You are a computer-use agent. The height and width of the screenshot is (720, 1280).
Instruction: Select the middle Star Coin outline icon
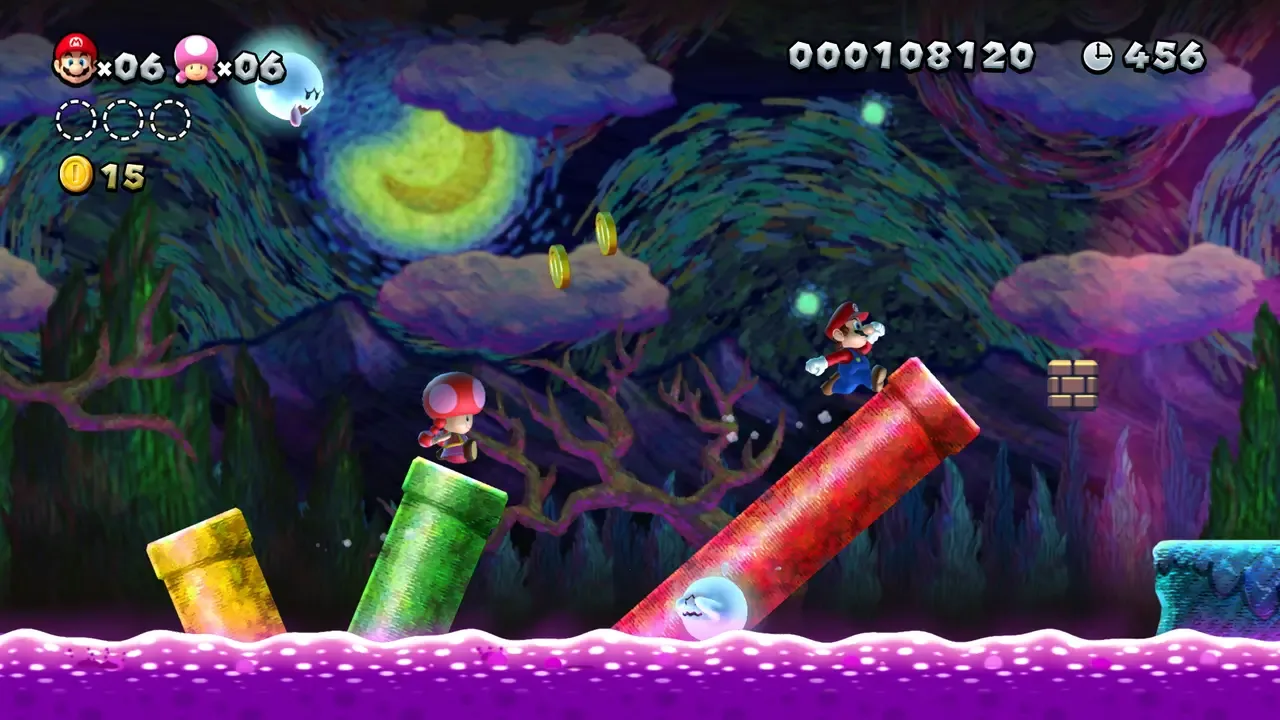121,117
